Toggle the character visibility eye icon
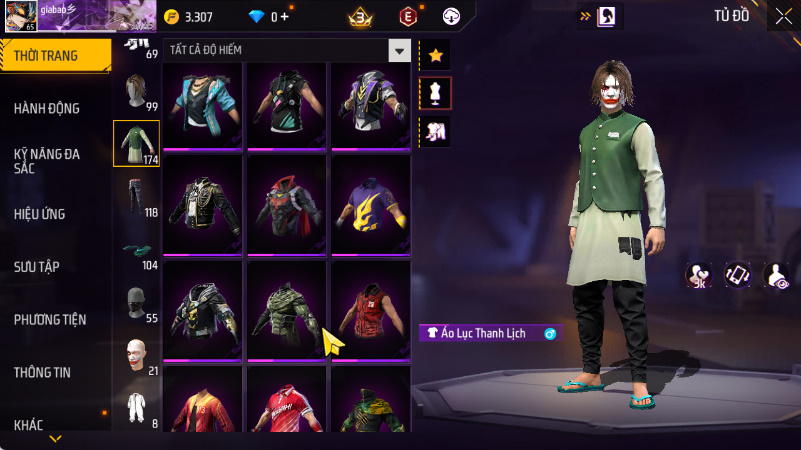801x450 pixels. [776, 274]
